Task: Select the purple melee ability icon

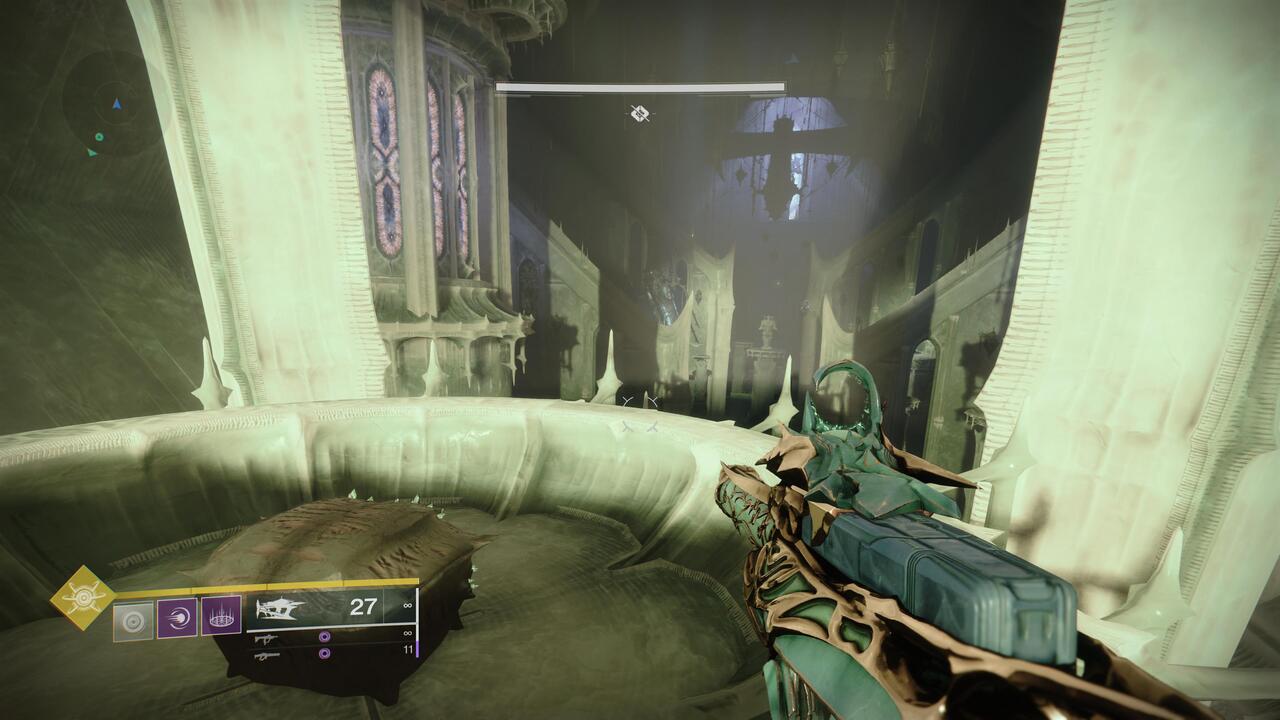Action: (x=178, y=619)
